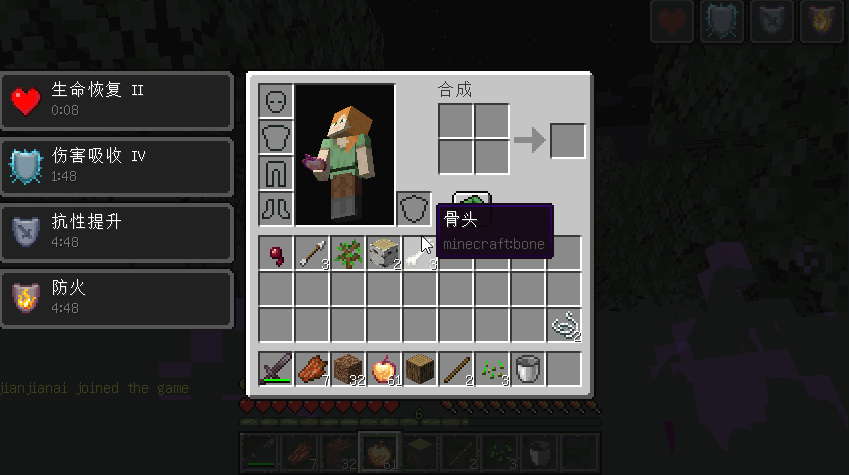This screenshot has width=849, height=475.
Task: Pick up the bone stack
Action: click(420, 254)
